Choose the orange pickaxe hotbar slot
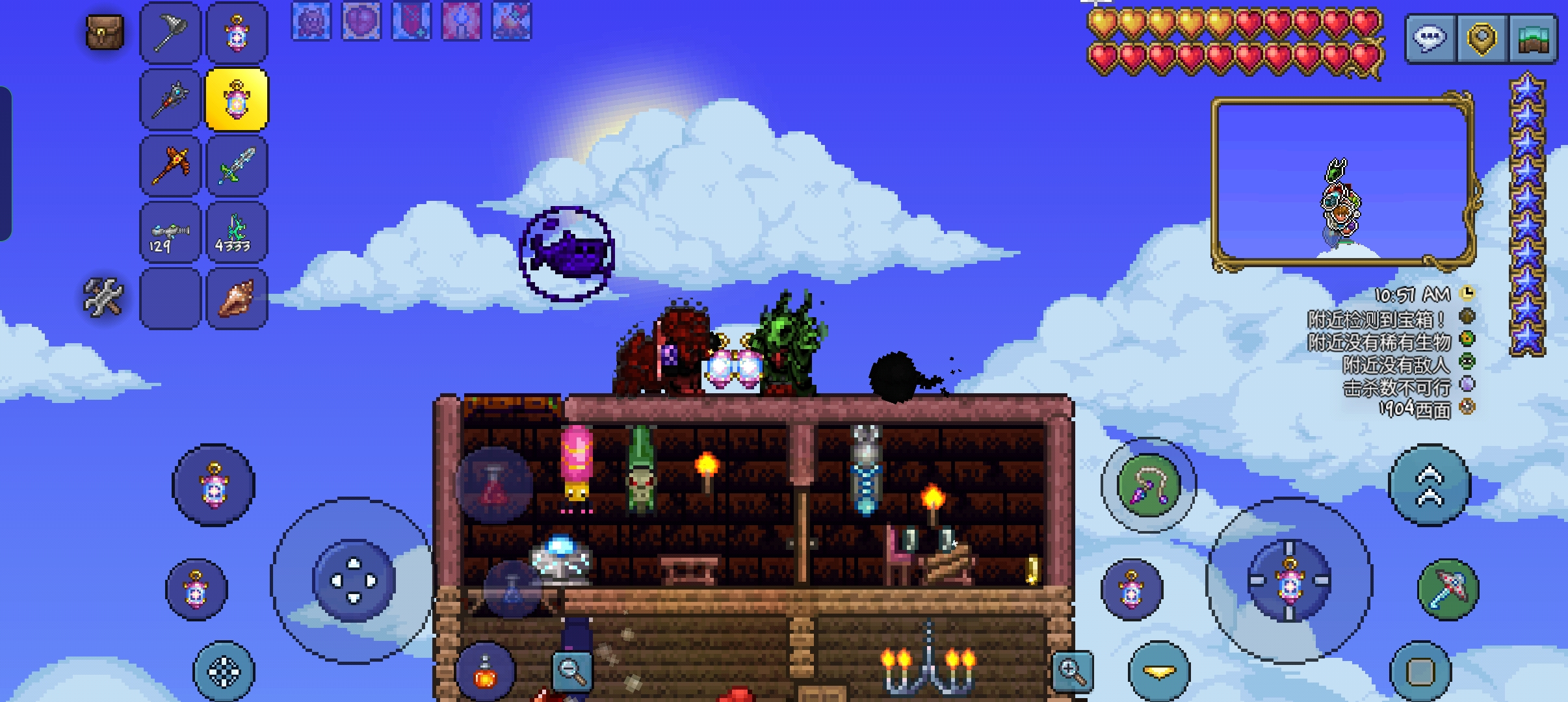The height and width of the screenshot is (702, 1568). pyautogui.click(x=170, y=166)
